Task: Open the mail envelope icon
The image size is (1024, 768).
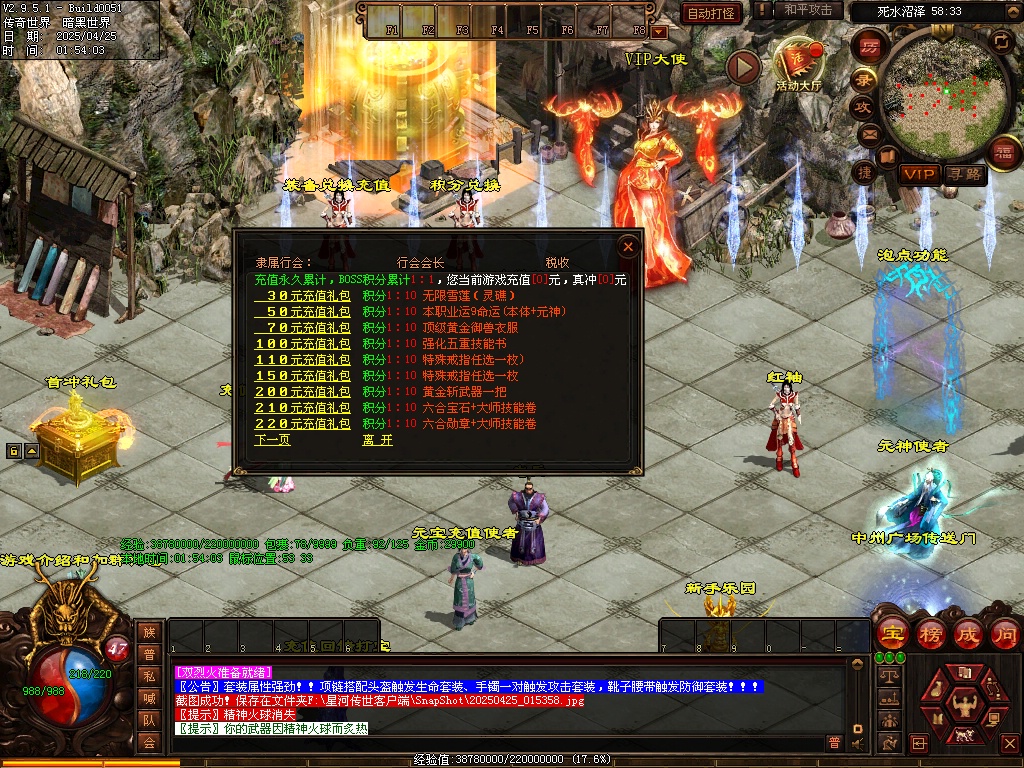Action: coord(868,133)
